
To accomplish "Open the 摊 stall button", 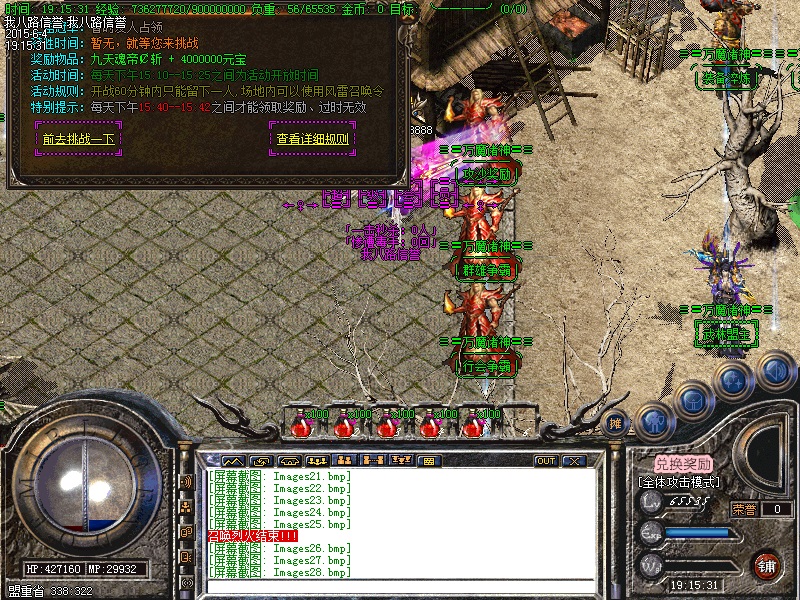I will pos(616,424).
